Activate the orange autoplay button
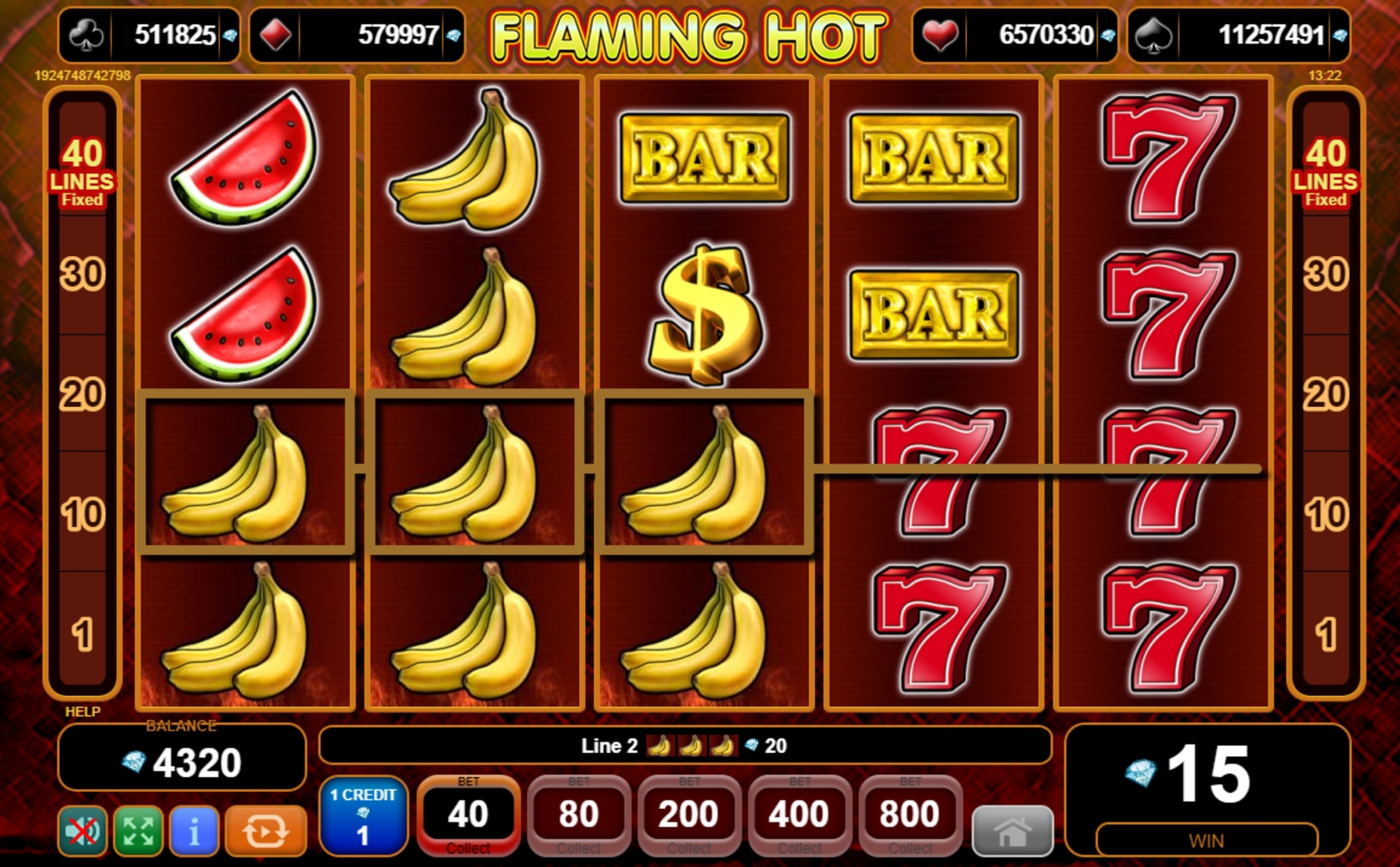 point(266,830)
